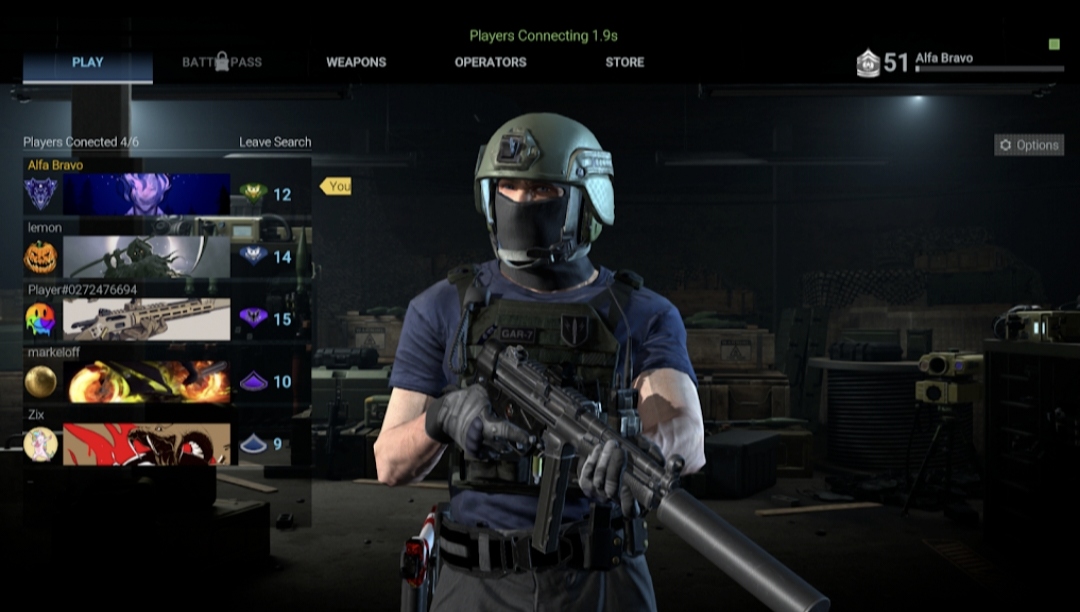The image size is (1080, 612).
Task: Visit the STORE tab
Action: pyautogui.click(x=624, y=62)
